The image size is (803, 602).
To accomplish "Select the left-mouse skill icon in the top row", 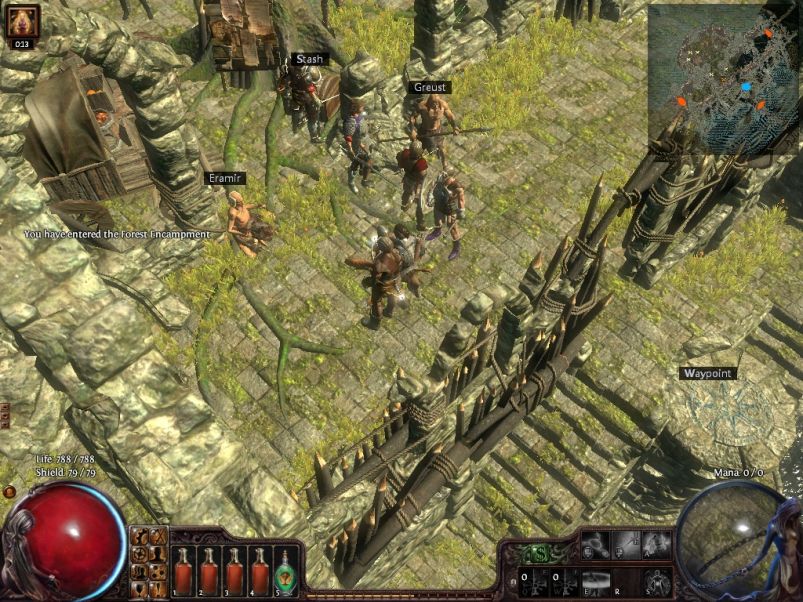I will point(594,546).
